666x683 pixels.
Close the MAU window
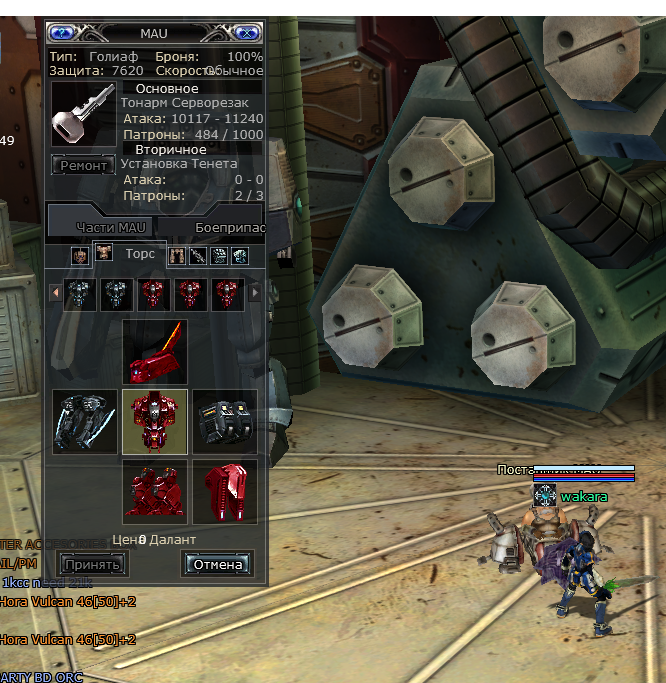pos(245,33)
